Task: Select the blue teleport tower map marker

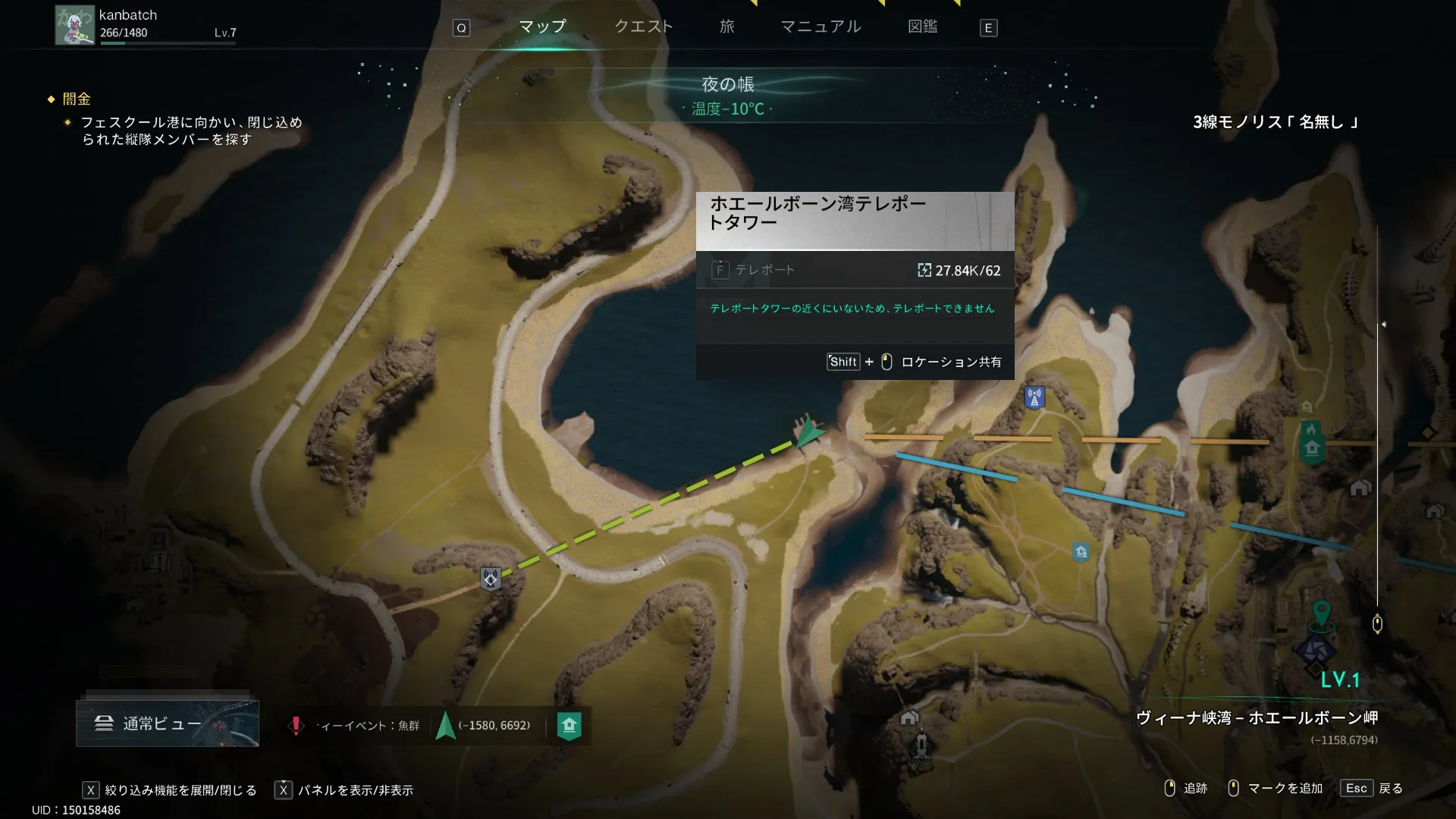Action: point(1034,397)
